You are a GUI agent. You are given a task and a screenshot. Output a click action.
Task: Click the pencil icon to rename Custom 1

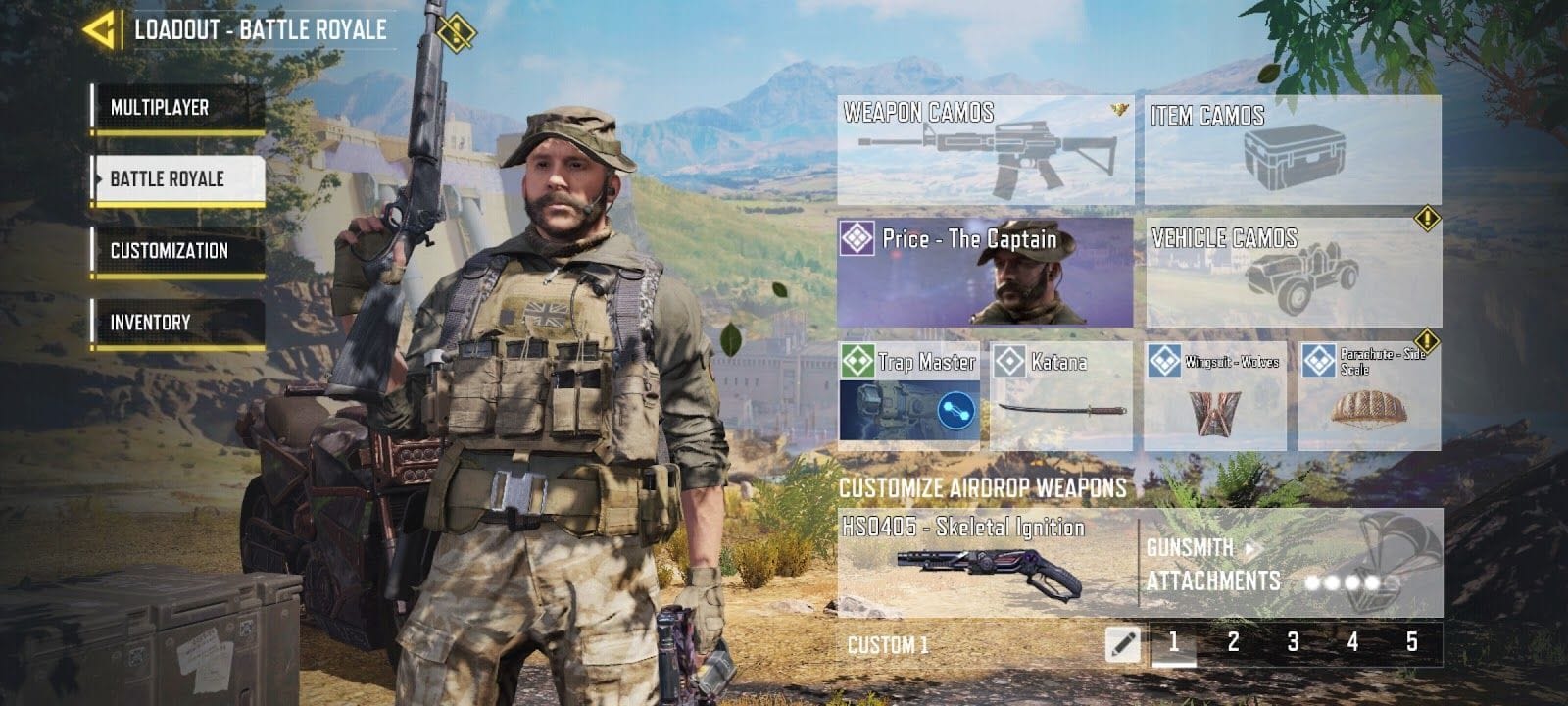pyautogui.click(x=1122, y=644)
